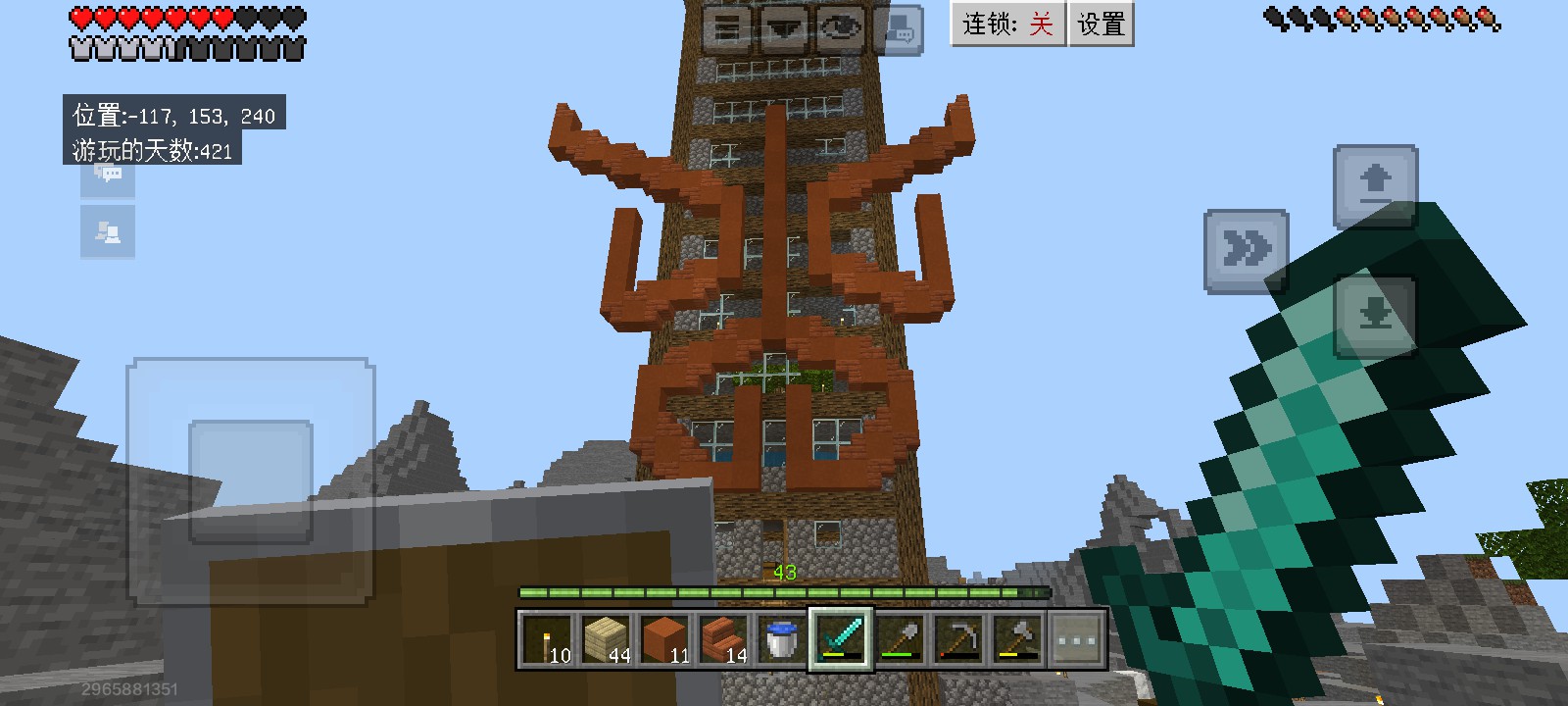Select the diamond sword slot
The width and height of the screenshot is (1568, 706).
pos(840,639)
